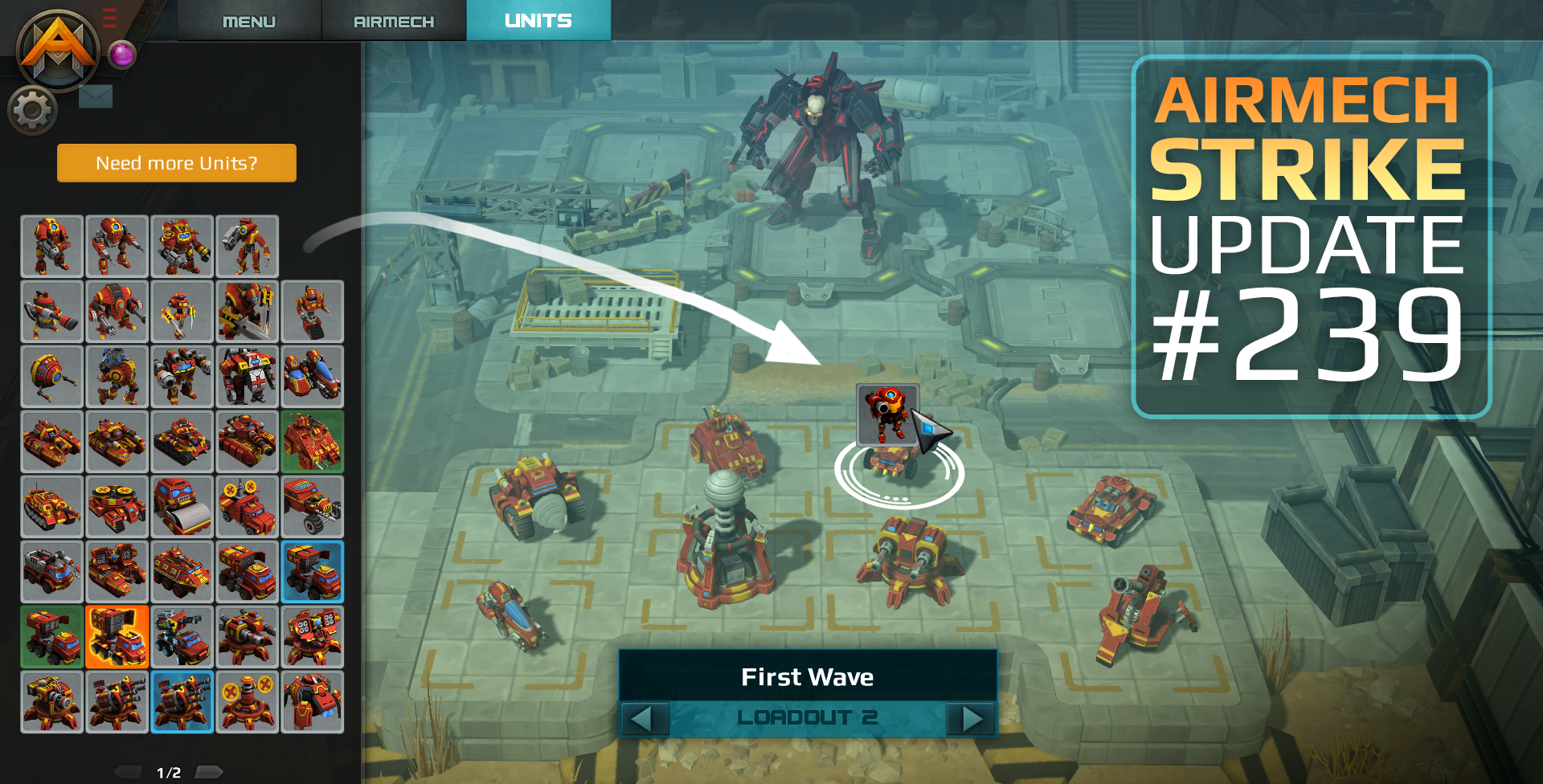Click the AirMech logo emblem
The width and height of the screenshot is (1543, 784).
click(x=58, y=50)
